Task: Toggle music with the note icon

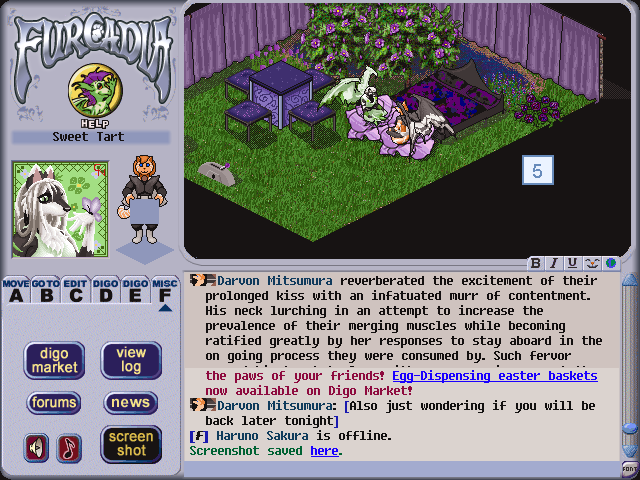Action: [x=68, y=447]
